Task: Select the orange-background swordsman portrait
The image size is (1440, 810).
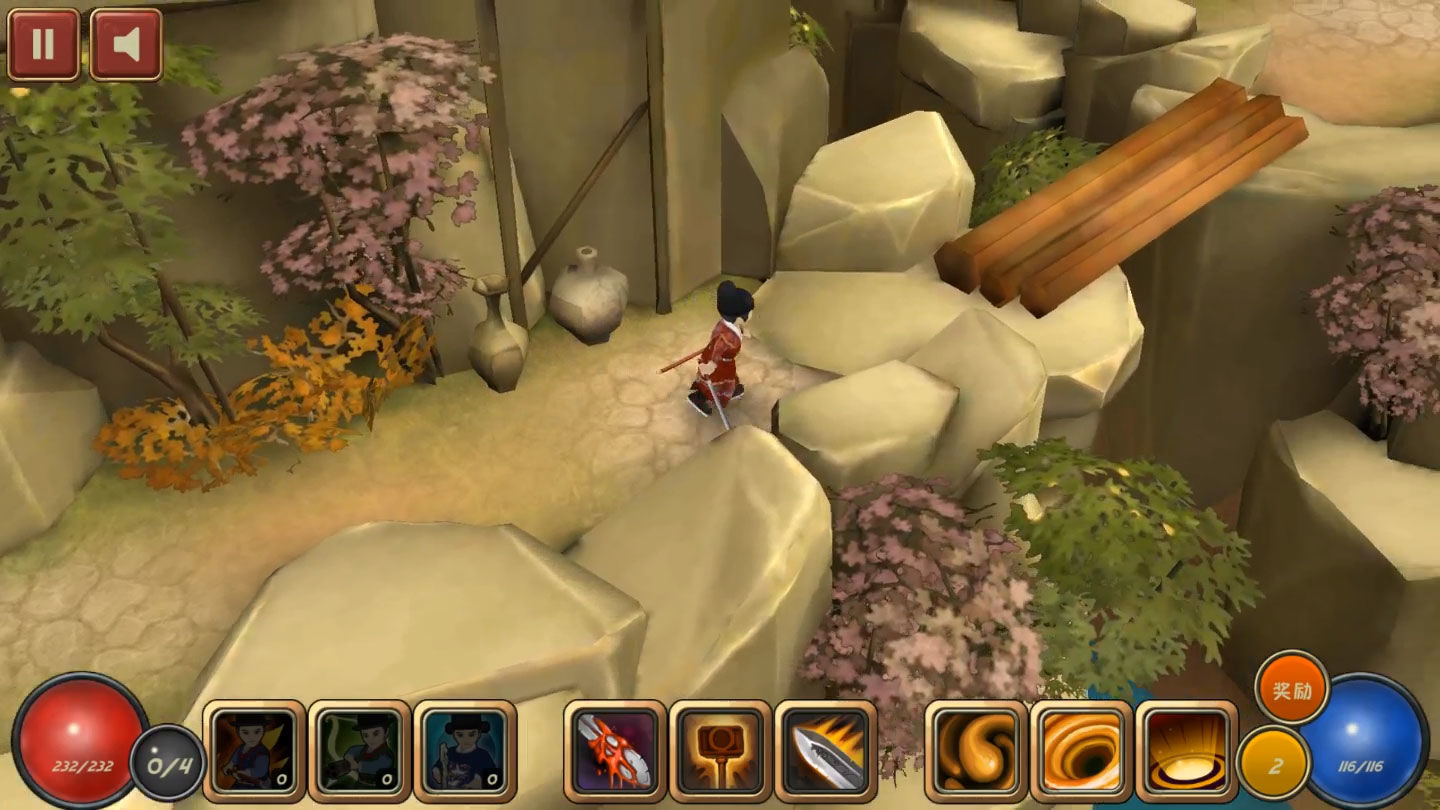Action: pyautogui.click(x=254, y=751)
